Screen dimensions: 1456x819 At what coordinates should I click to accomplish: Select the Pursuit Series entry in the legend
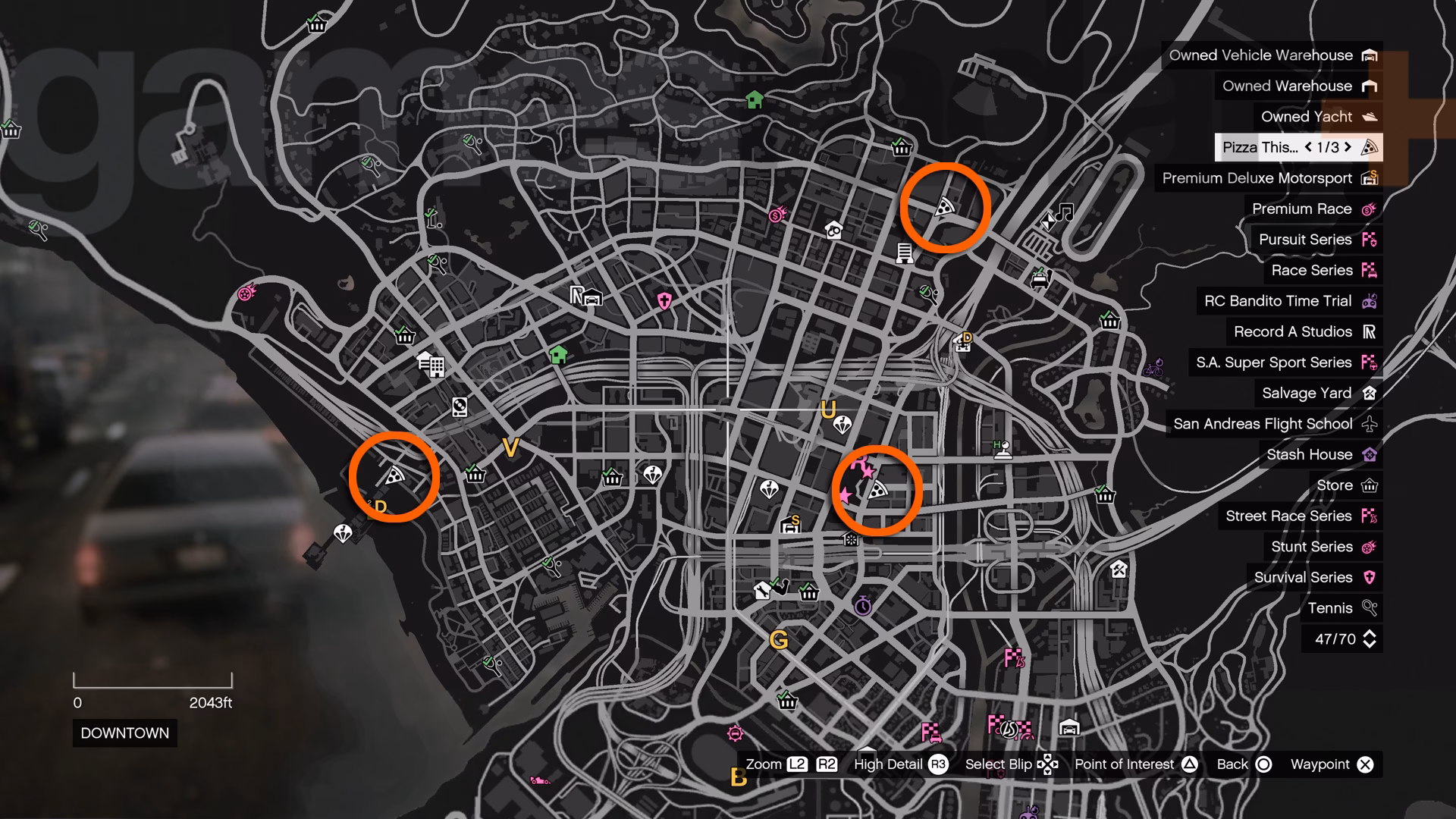[x=1304, y=240]
